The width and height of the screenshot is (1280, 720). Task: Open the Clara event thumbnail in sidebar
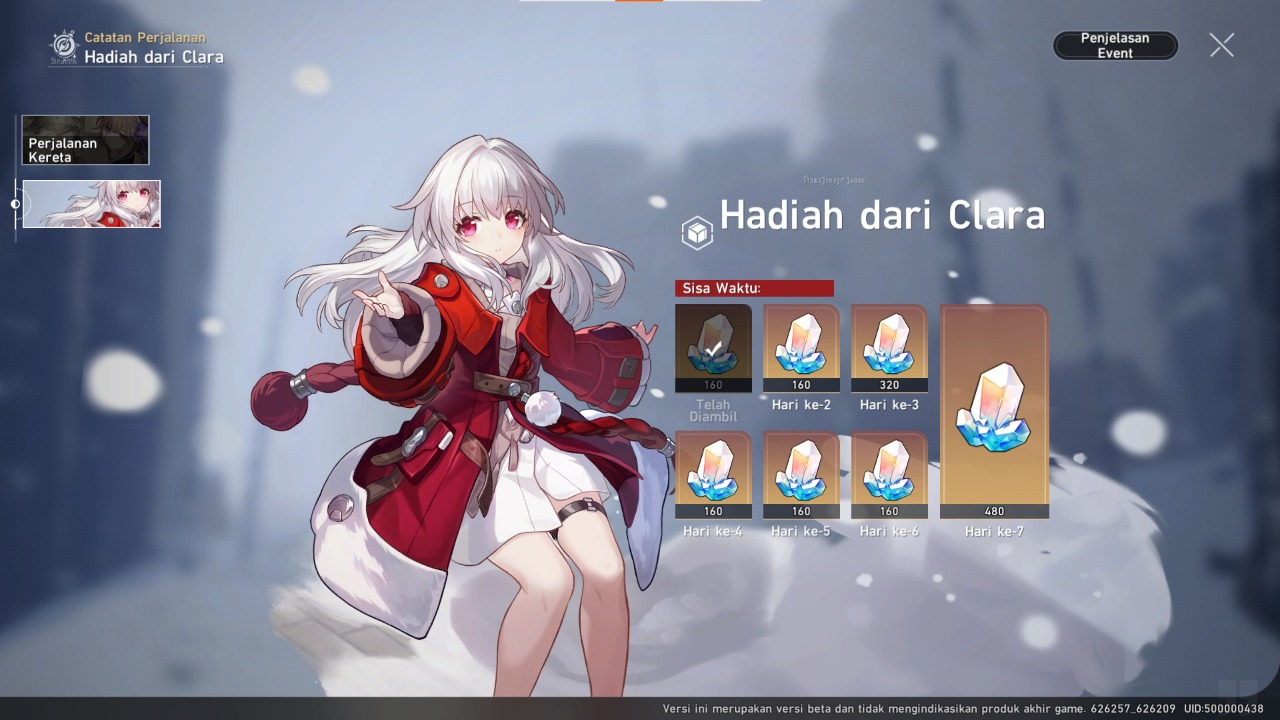pyautogui.click(x=91, y=204)
